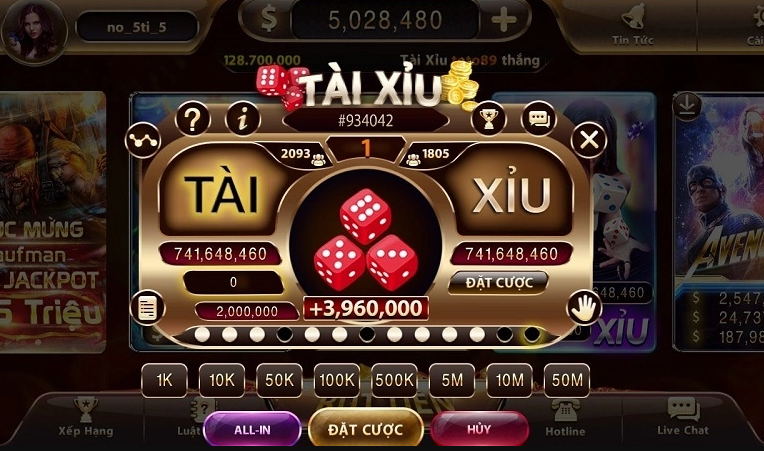Go all-in with the ALL-IN button
764x451 pixels.
(x=251, y=429)
